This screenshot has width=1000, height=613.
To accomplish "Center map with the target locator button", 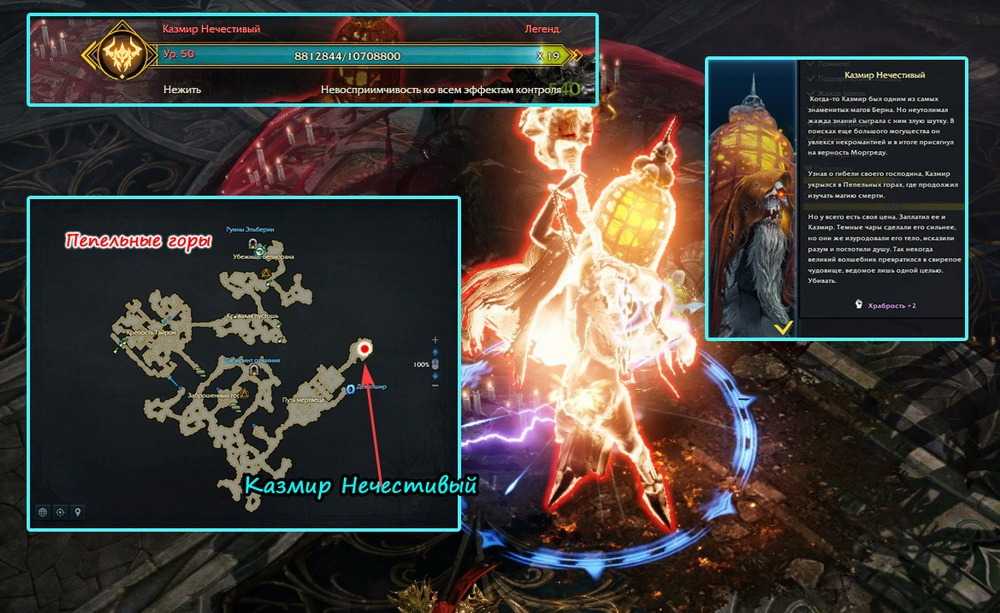I will (61, 512).
